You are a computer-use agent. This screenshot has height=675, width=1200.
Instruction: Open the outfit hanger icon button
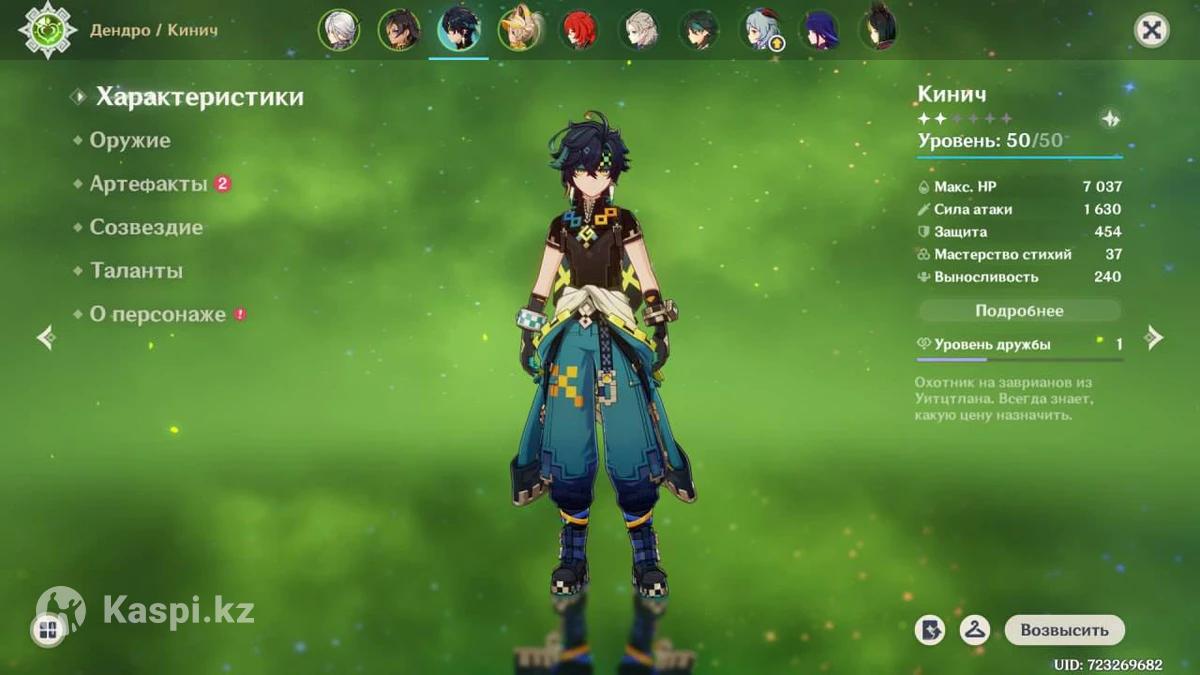[x=974, y=630]
